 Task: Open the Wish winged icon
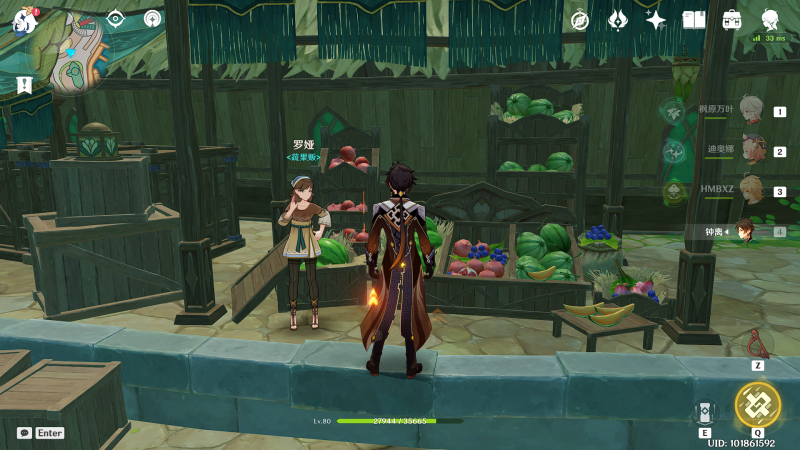click(x=618, y=20)
